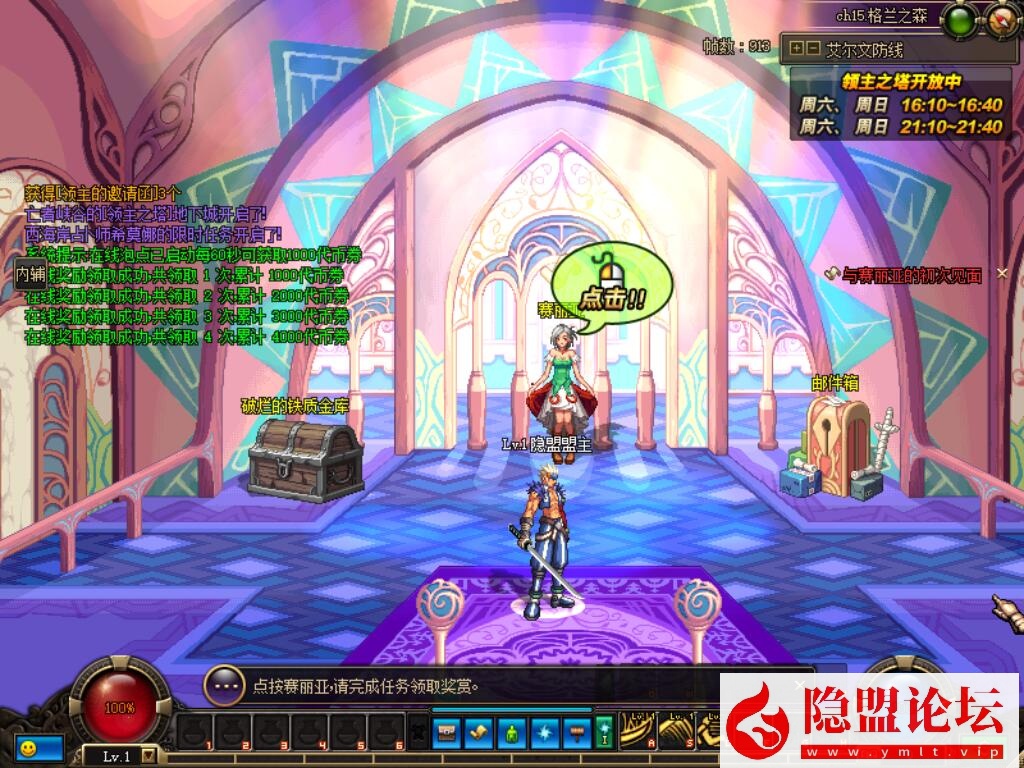The height and width of the screenshot is (768, 1024).
Task: Click the green I toggle button
Action: point(604,732)
